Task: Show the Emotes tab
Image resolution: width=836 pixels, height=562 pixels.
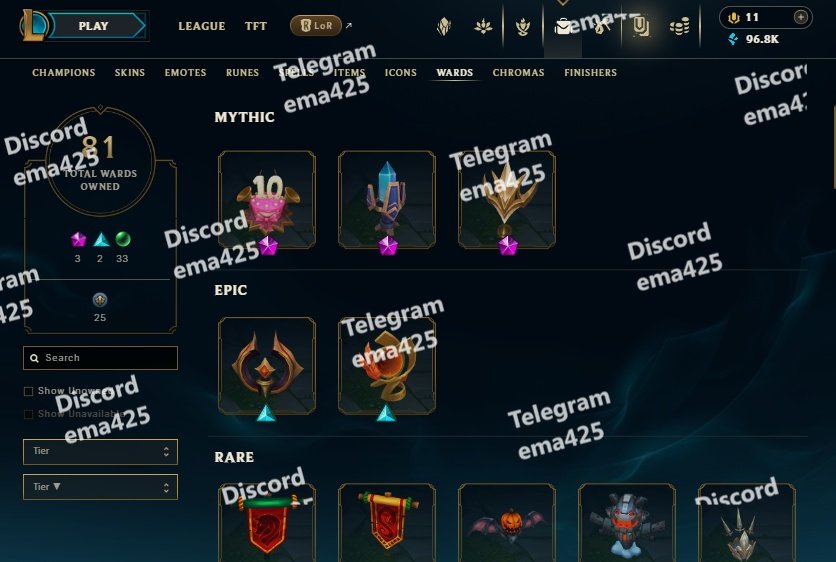Action: pos(185,73)
